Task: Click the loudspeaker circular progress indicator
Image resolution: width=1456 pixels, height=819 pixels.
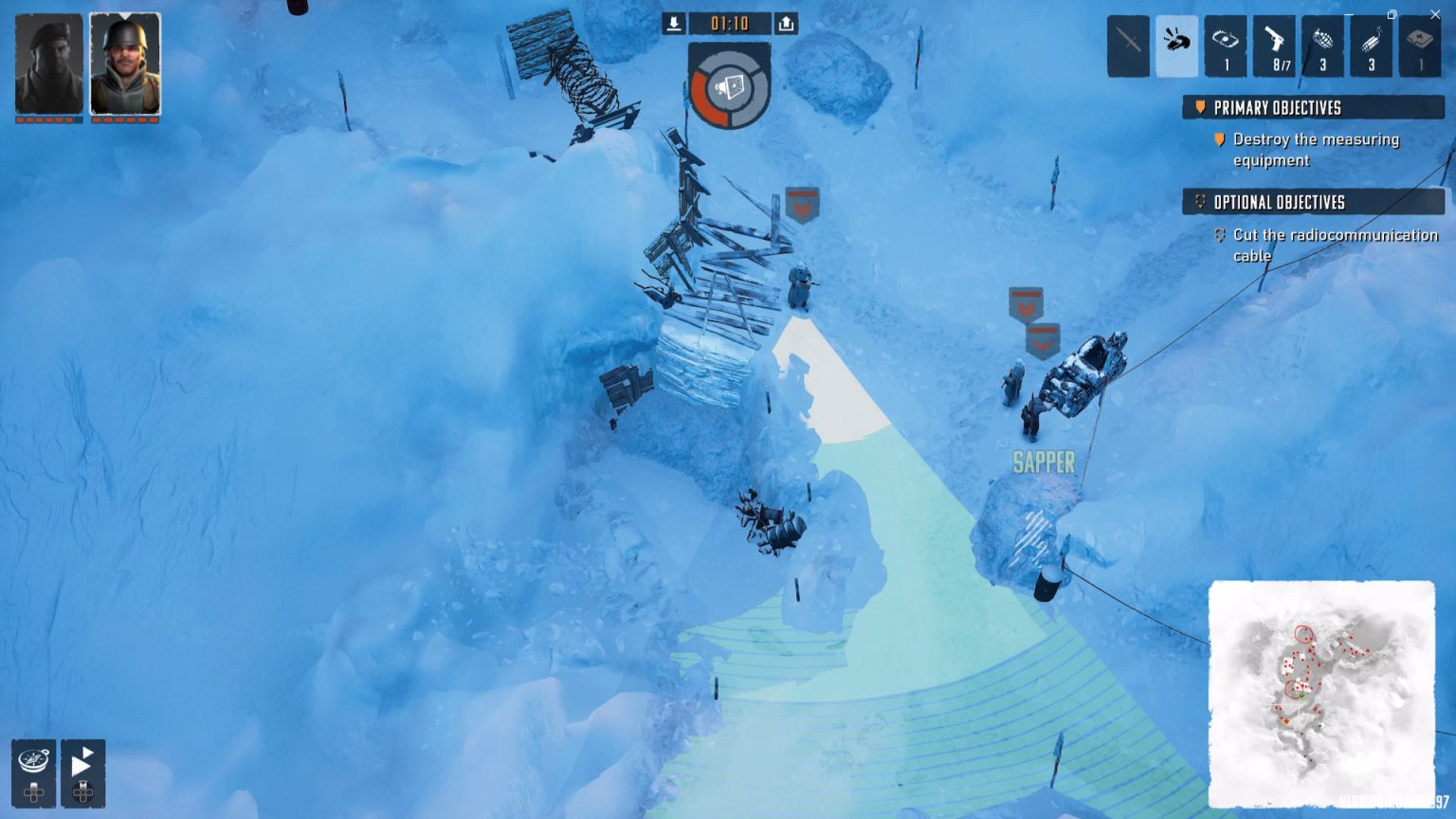Action: [x=730, y=83]
